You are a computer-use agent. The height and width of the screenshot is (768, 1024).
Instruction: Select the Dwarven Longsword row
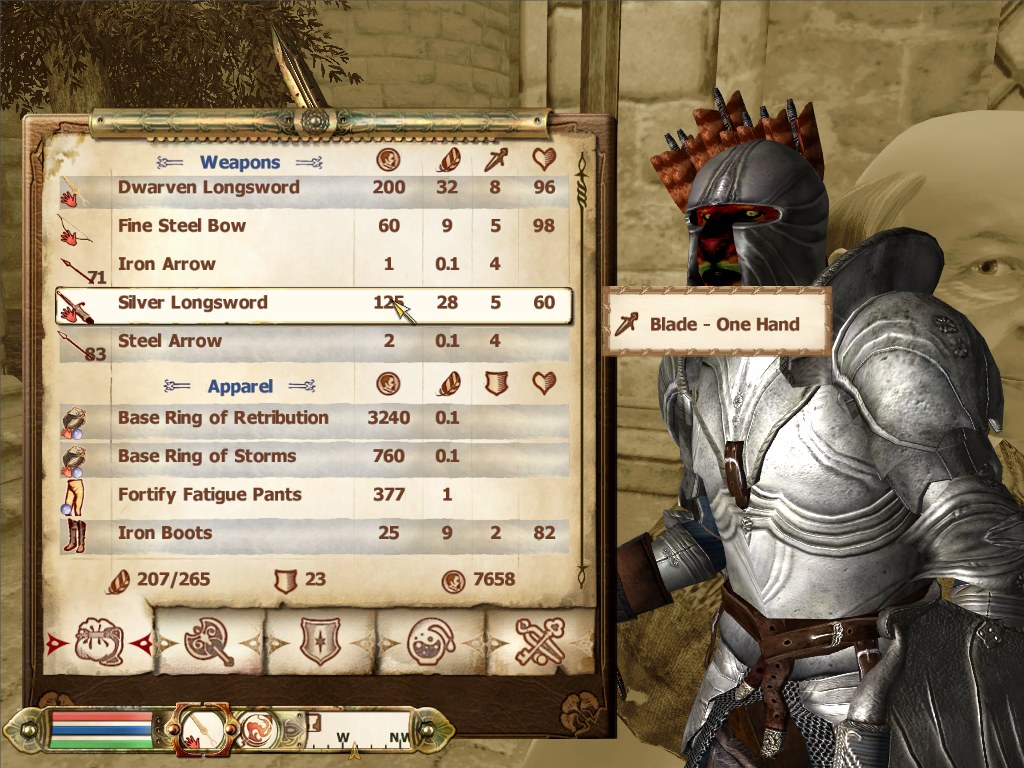coord(208,188)
